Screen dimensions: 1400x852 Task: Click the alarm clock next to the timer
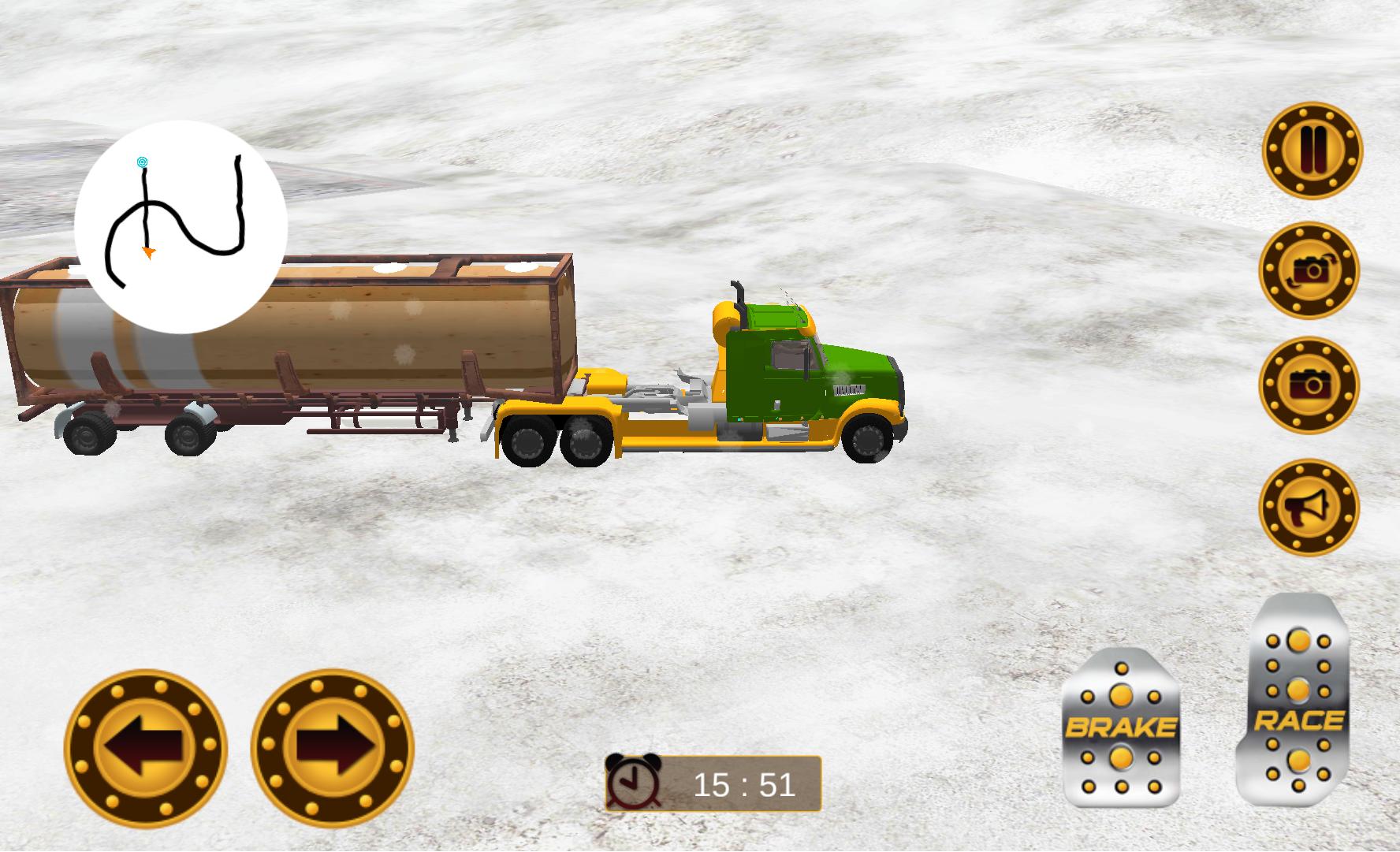(x=635, y=780)
